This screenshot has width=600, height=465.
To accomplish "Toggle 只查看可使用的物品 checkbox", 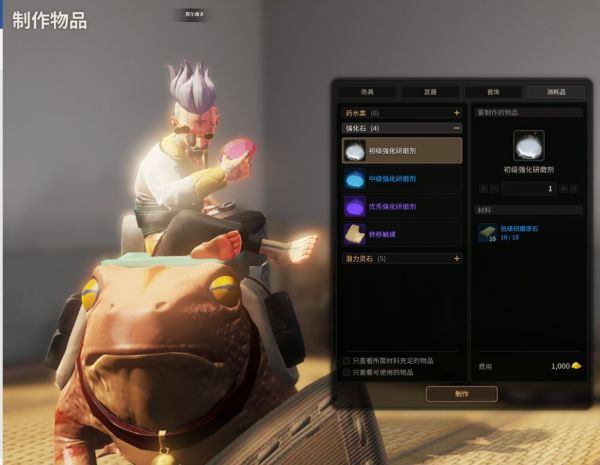I will 347,372.
